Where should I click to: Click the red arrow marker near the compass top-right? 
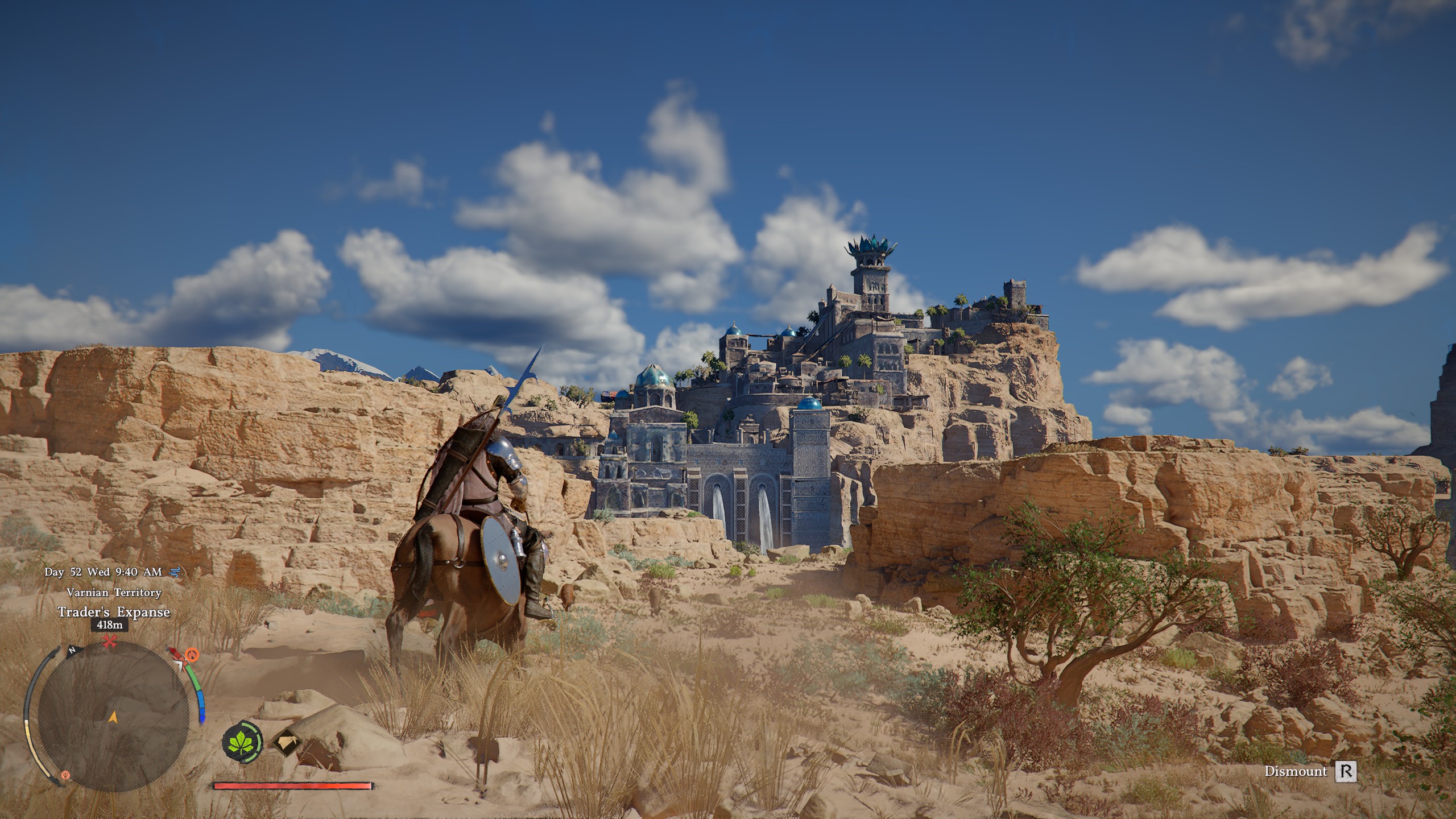[173, 651]
